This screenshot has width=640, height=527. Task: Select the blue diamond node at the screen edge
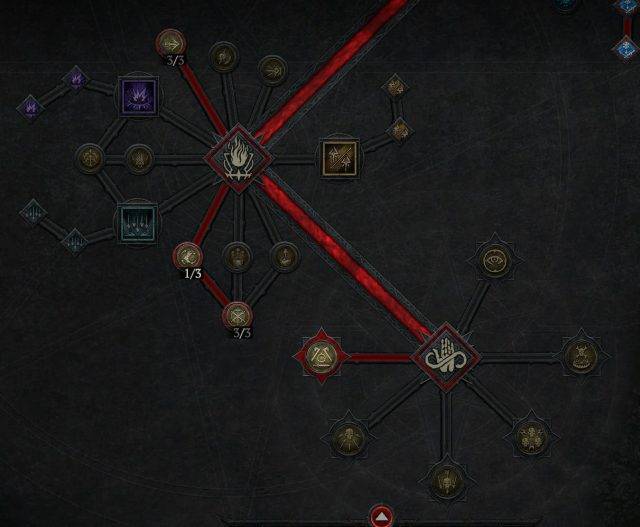point(626,46)
